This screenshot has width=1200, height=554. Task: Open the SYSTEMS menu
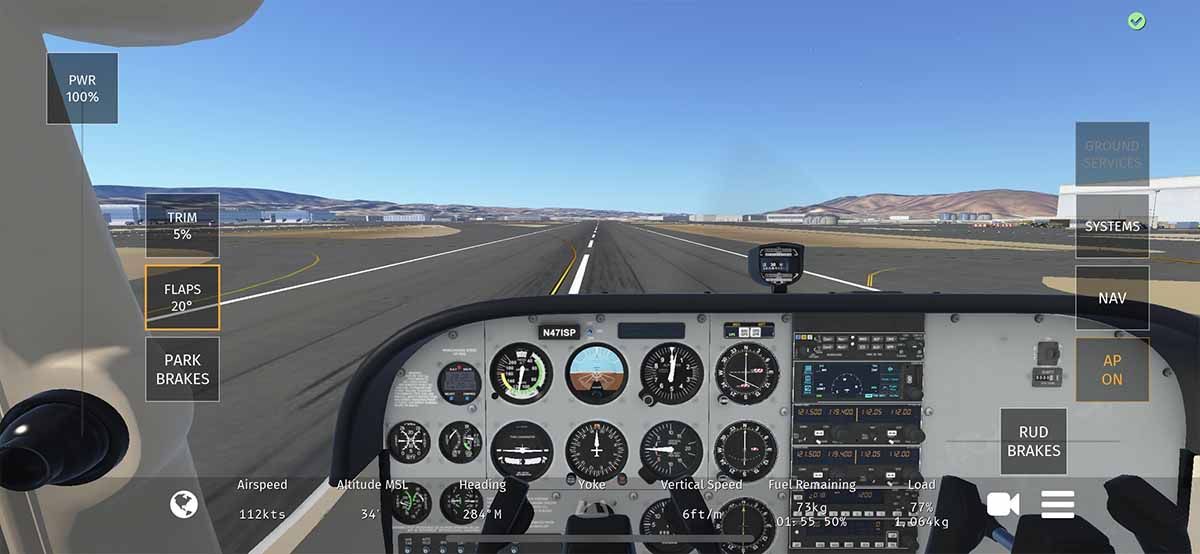tap(1112, 226)
